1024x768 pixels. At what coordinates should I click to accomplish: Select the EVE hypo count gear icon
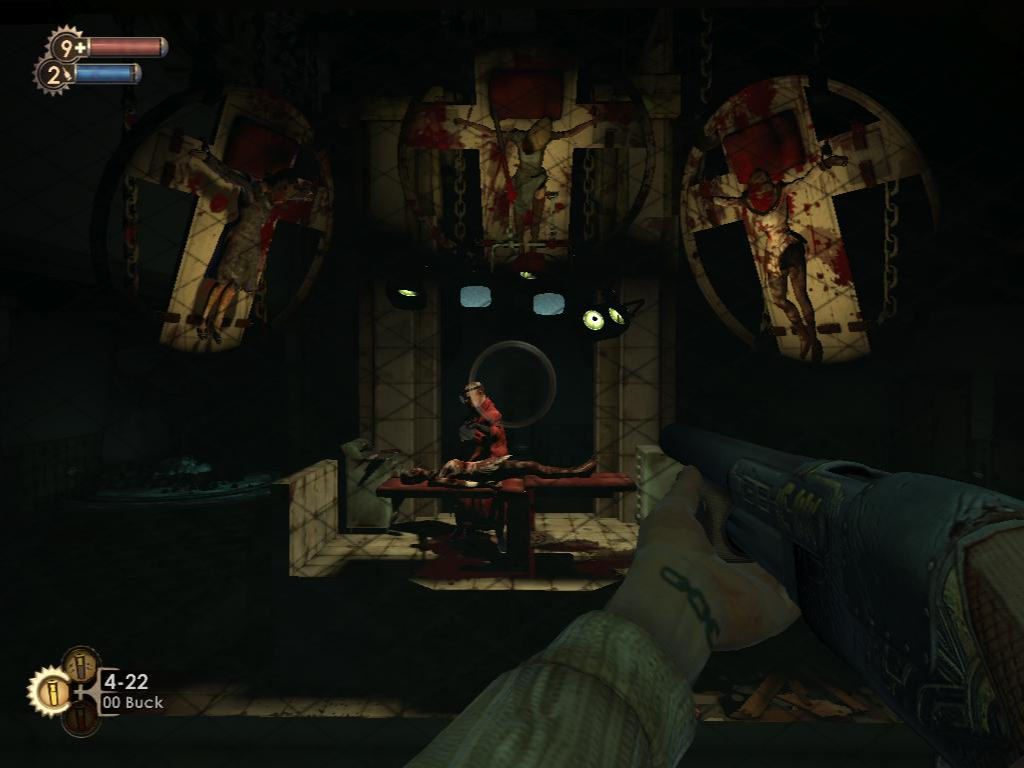click(52, 74)
